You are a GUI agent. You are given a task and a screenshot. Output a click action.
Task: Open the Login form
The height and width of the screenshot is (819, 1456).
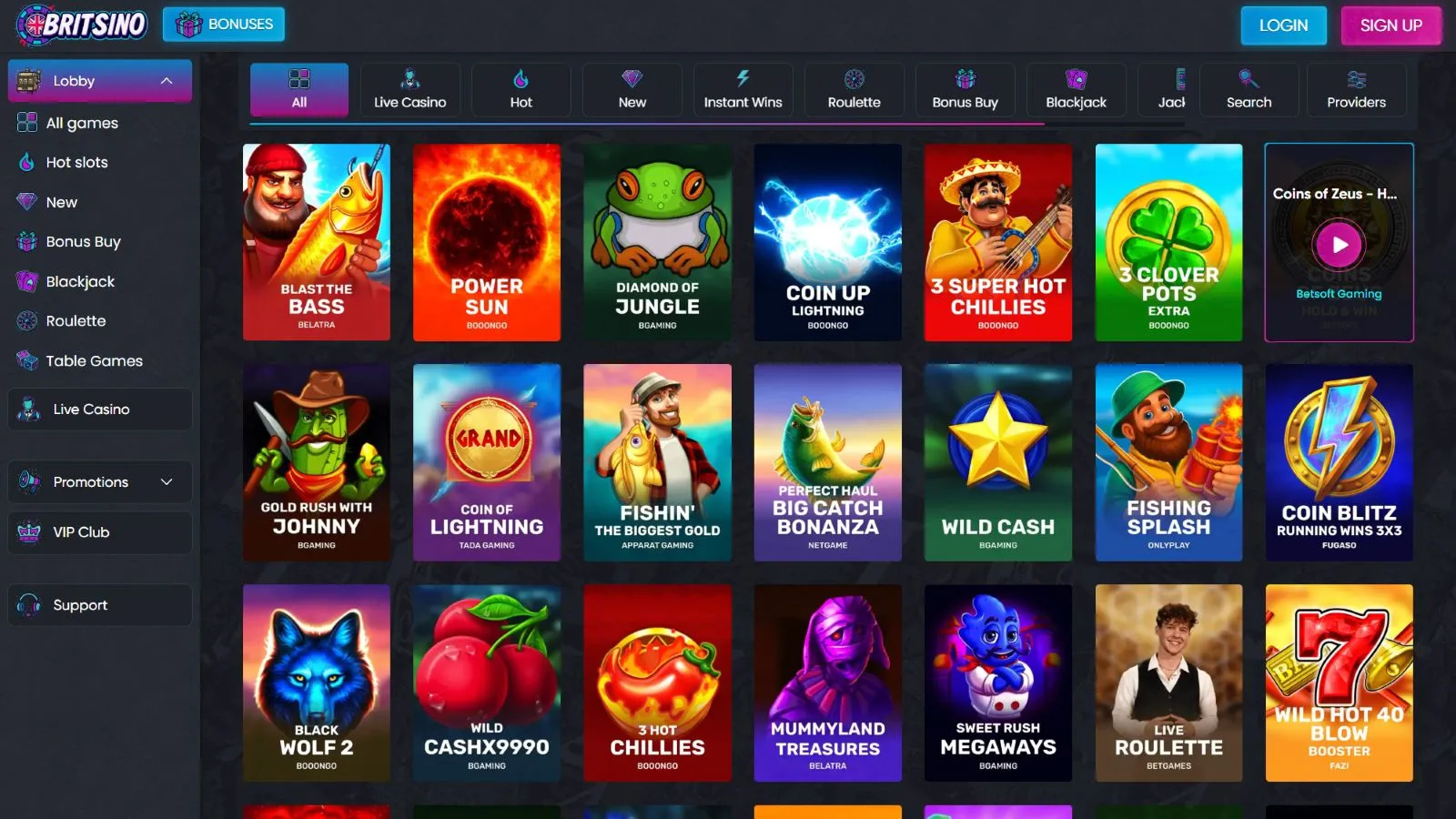pyautogui.click(x=1283, y=25)
